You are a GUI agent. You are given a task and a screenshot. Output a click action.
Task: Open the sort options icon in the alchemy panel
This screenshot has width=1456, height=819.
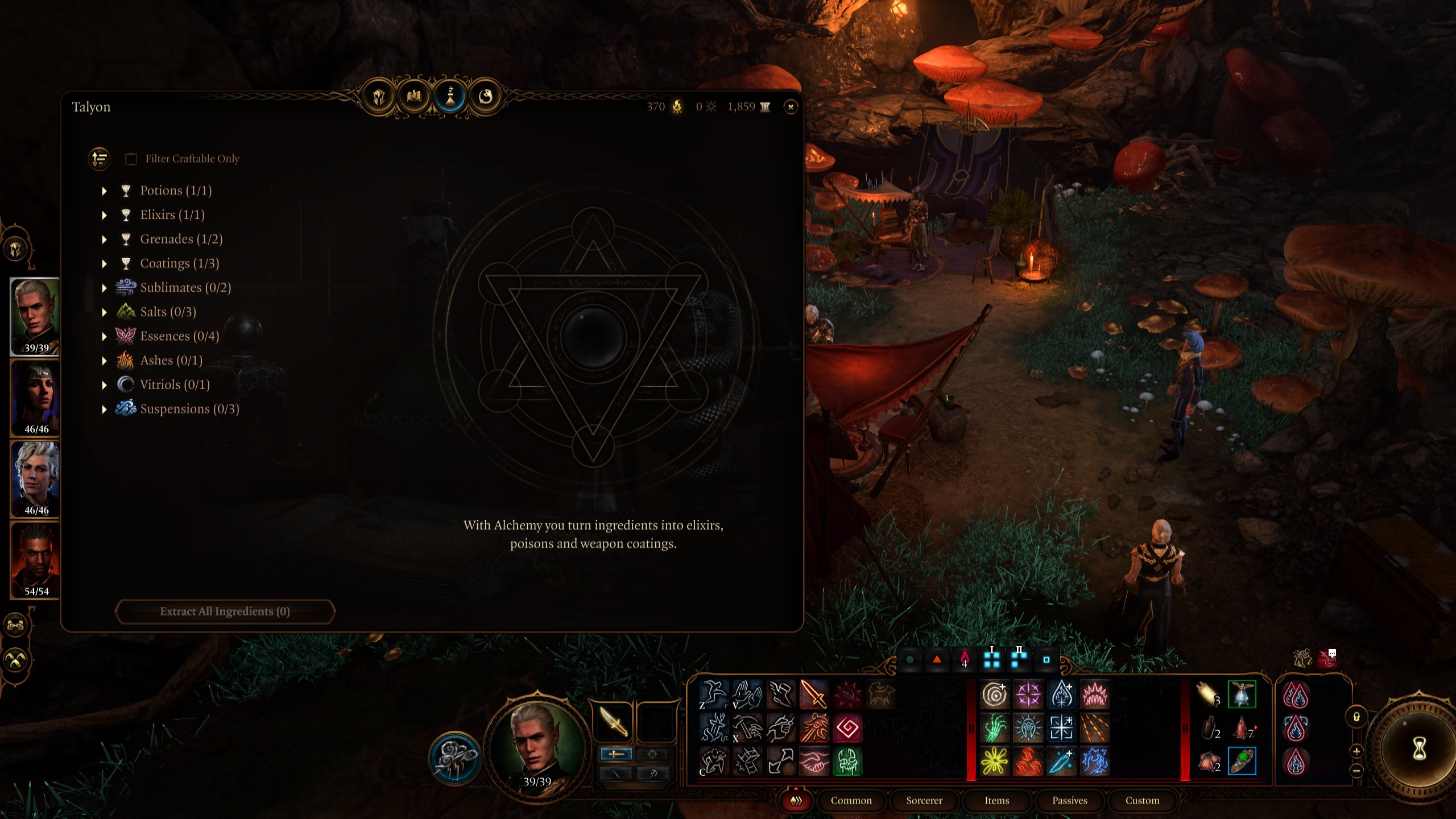tap(98, 159)
